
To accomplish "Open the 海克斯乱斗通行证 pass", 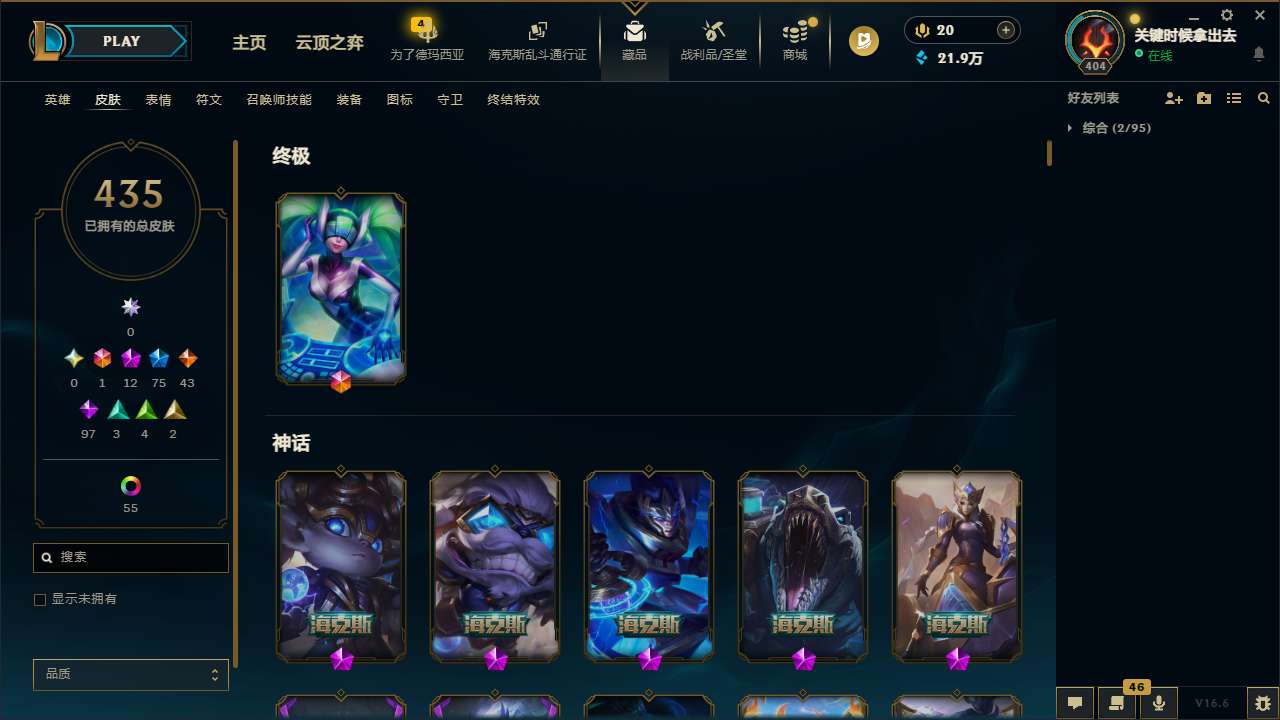I will click(537, 40).
